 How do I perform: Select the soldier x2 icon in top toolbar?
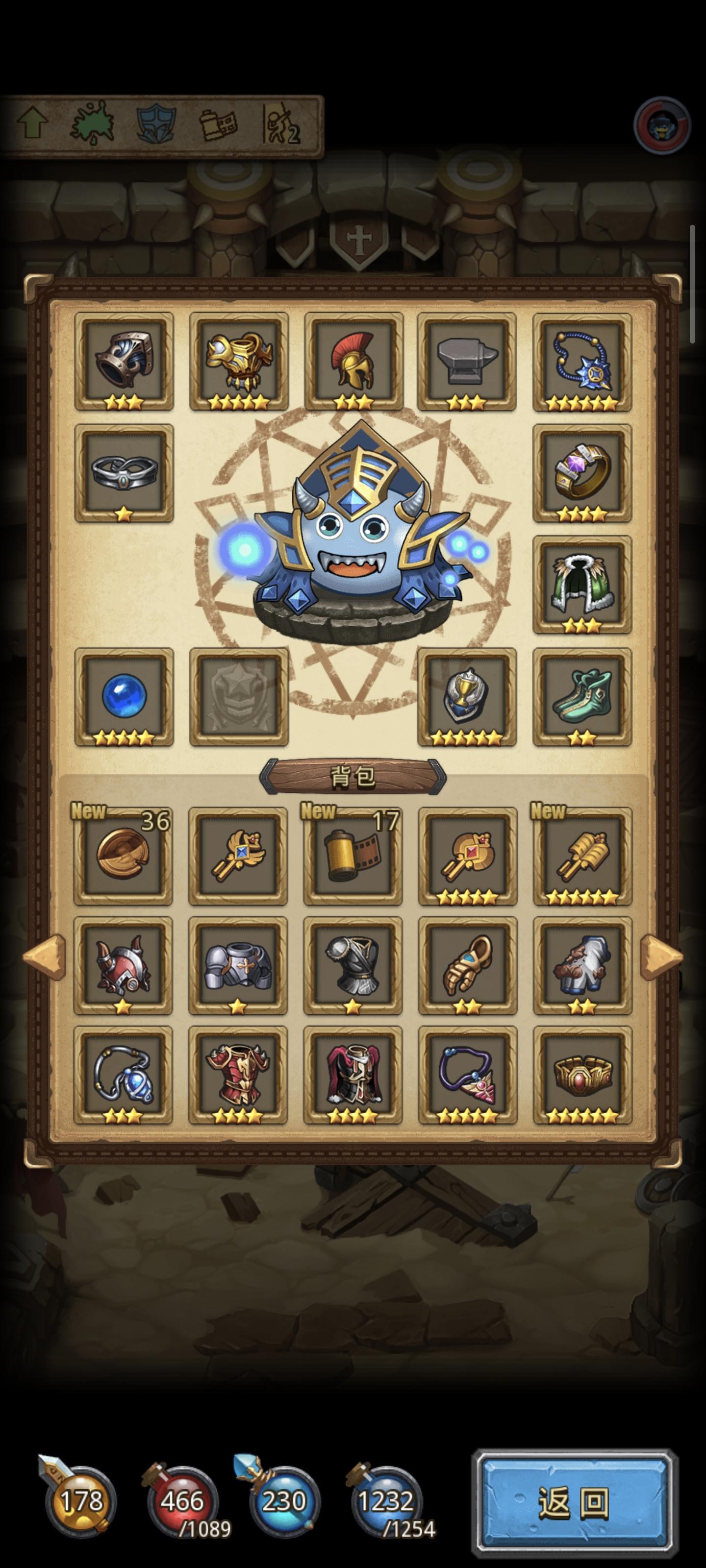coord(281,125)
